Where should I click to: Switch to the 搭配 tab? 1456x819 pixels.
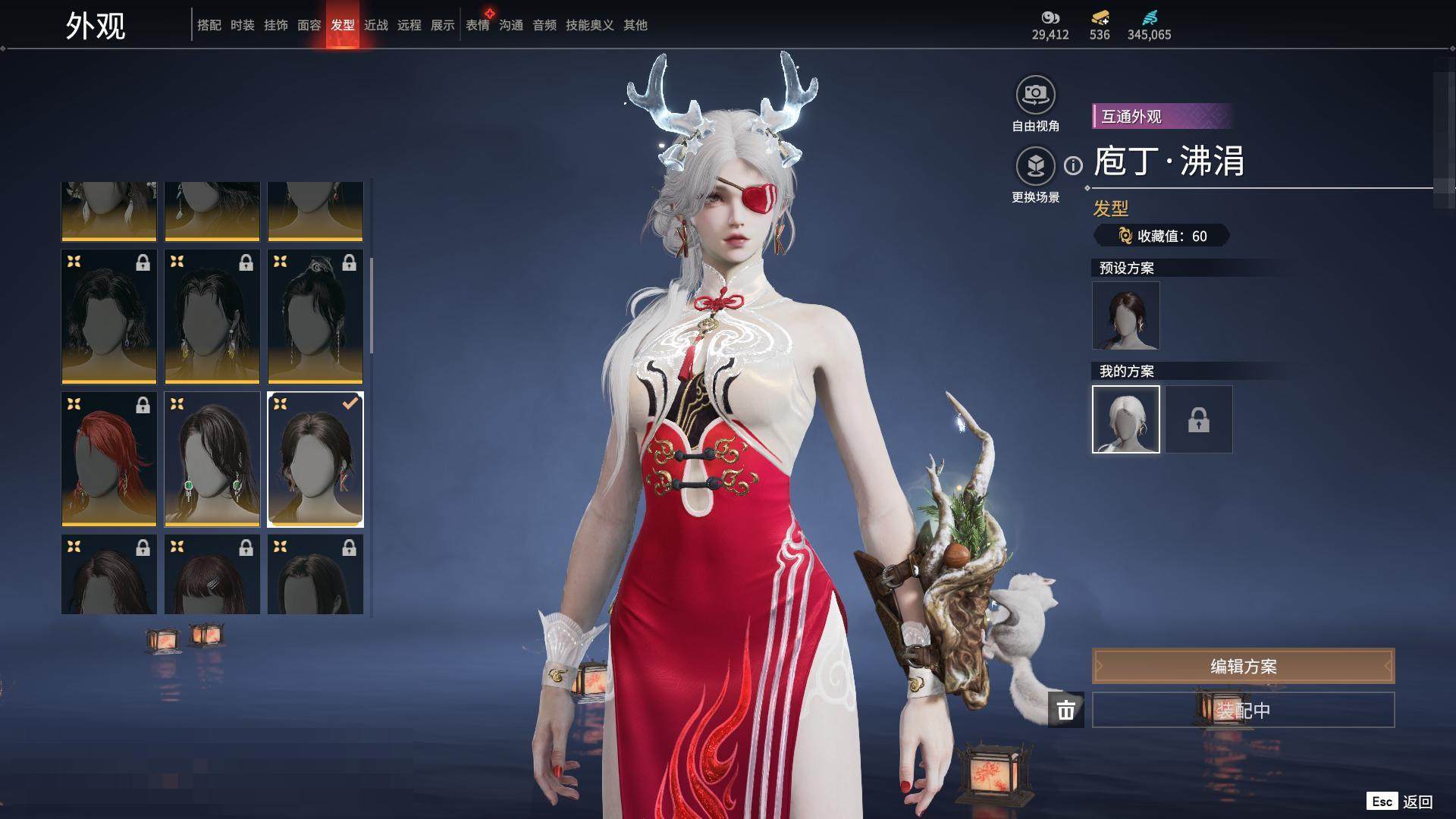[x=209, y=25]
